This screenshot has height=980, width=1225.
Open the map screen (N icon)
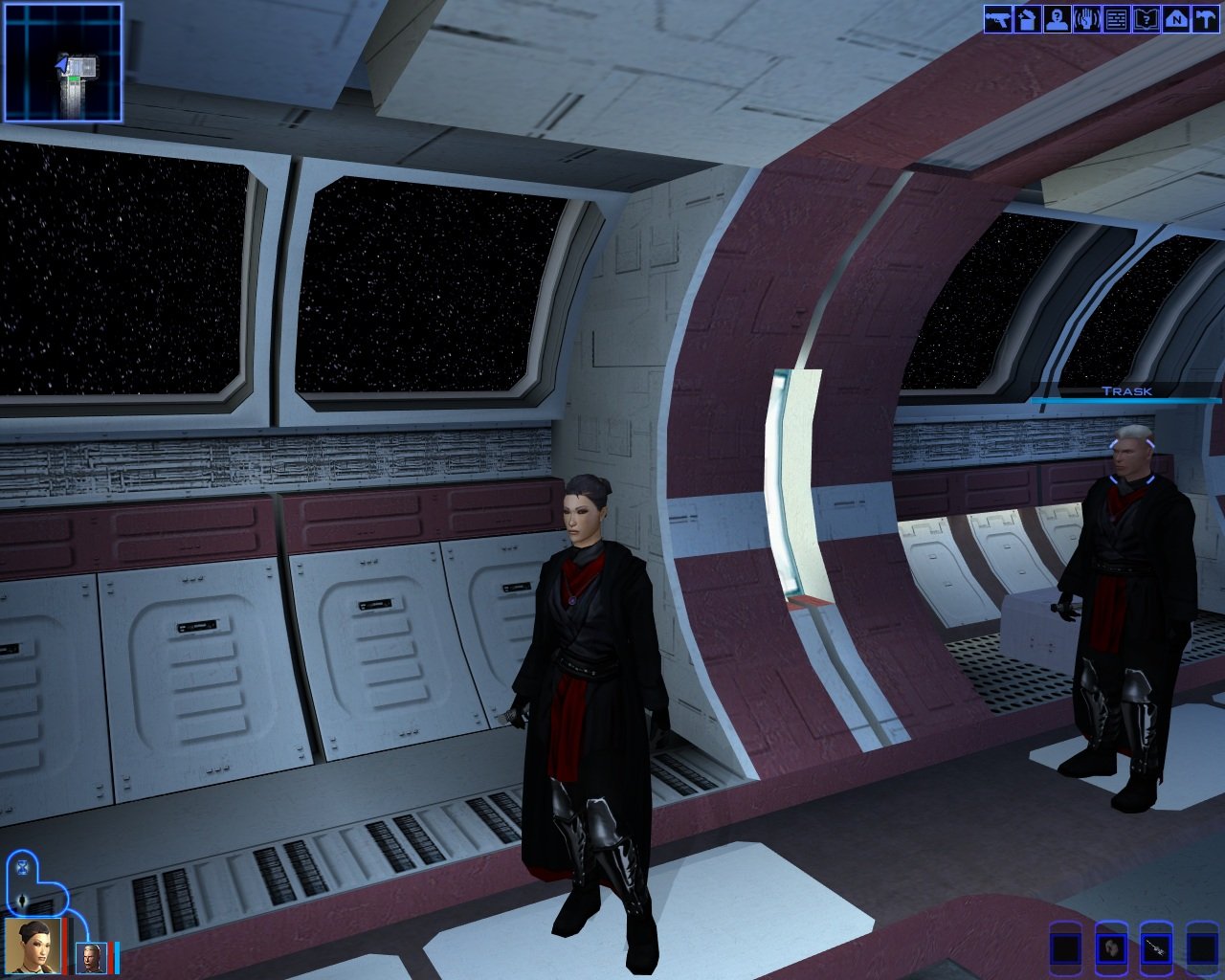click(x=1176, y=19)
